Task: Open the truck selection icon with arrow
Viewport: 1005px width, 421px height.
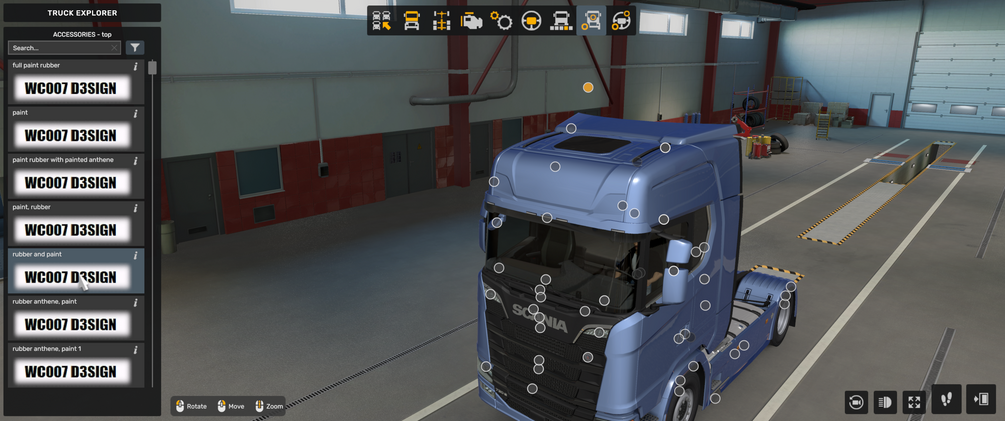Action: pyautogui.click(x=382, y=21)
